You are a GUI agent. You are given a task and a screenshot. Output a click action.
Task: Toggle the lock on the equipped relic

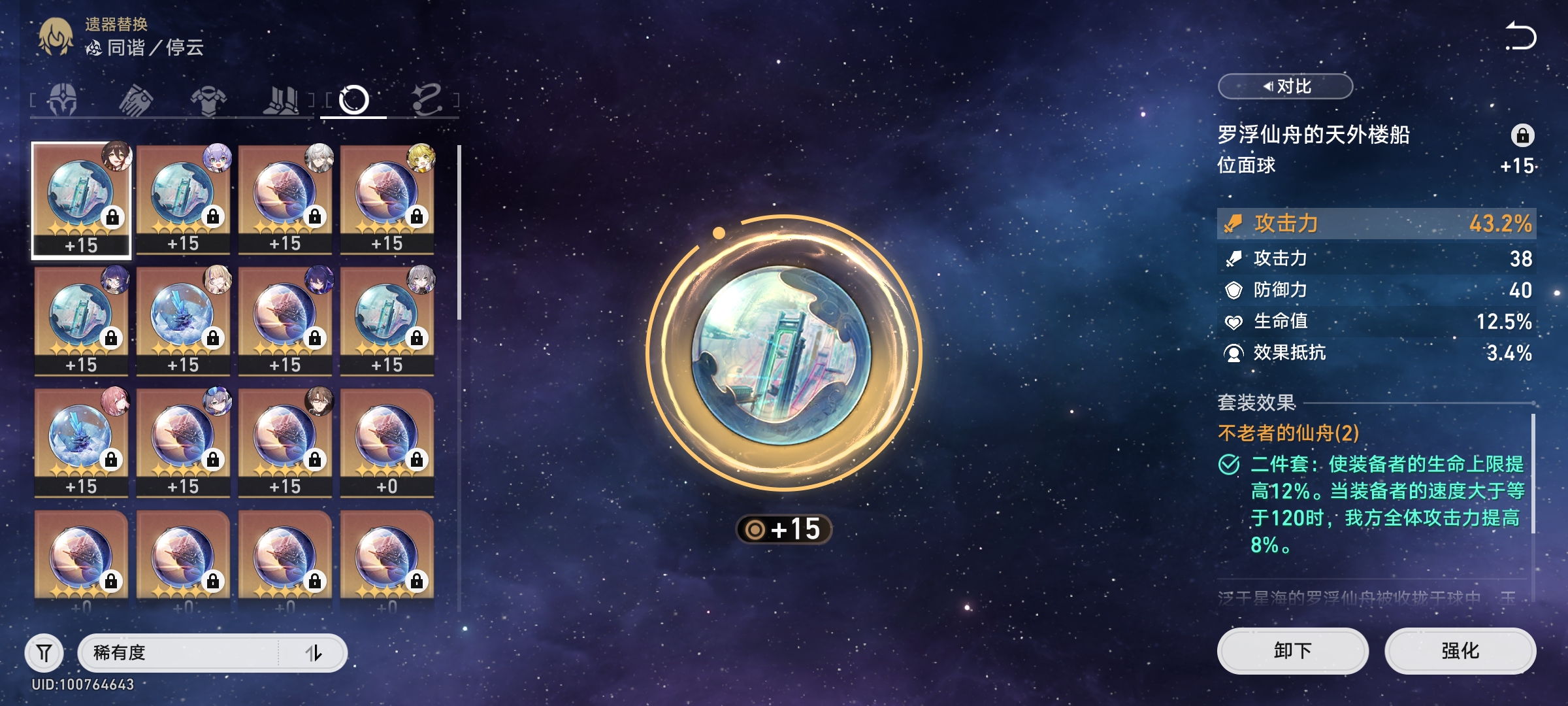click(1522, 135)
